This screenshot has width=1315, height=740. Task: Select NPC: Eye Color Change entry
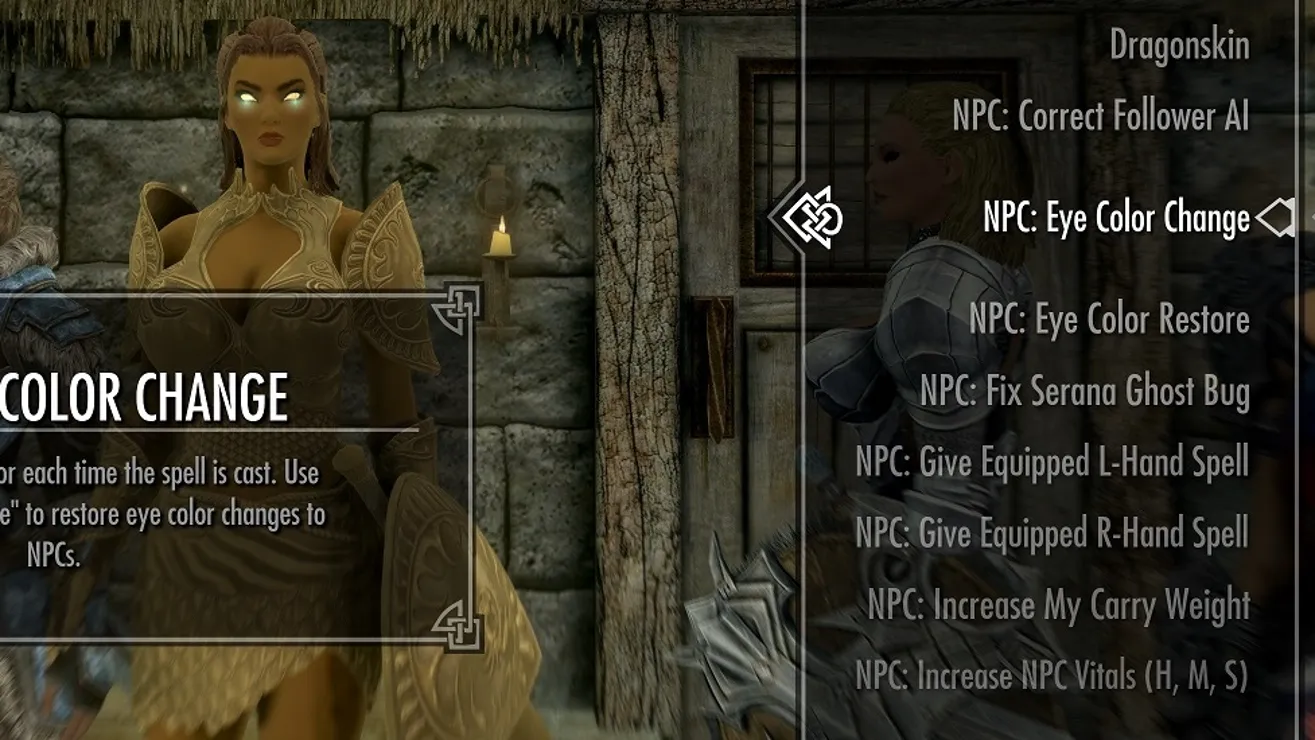pyautogui.click(x=1116, y=218)
